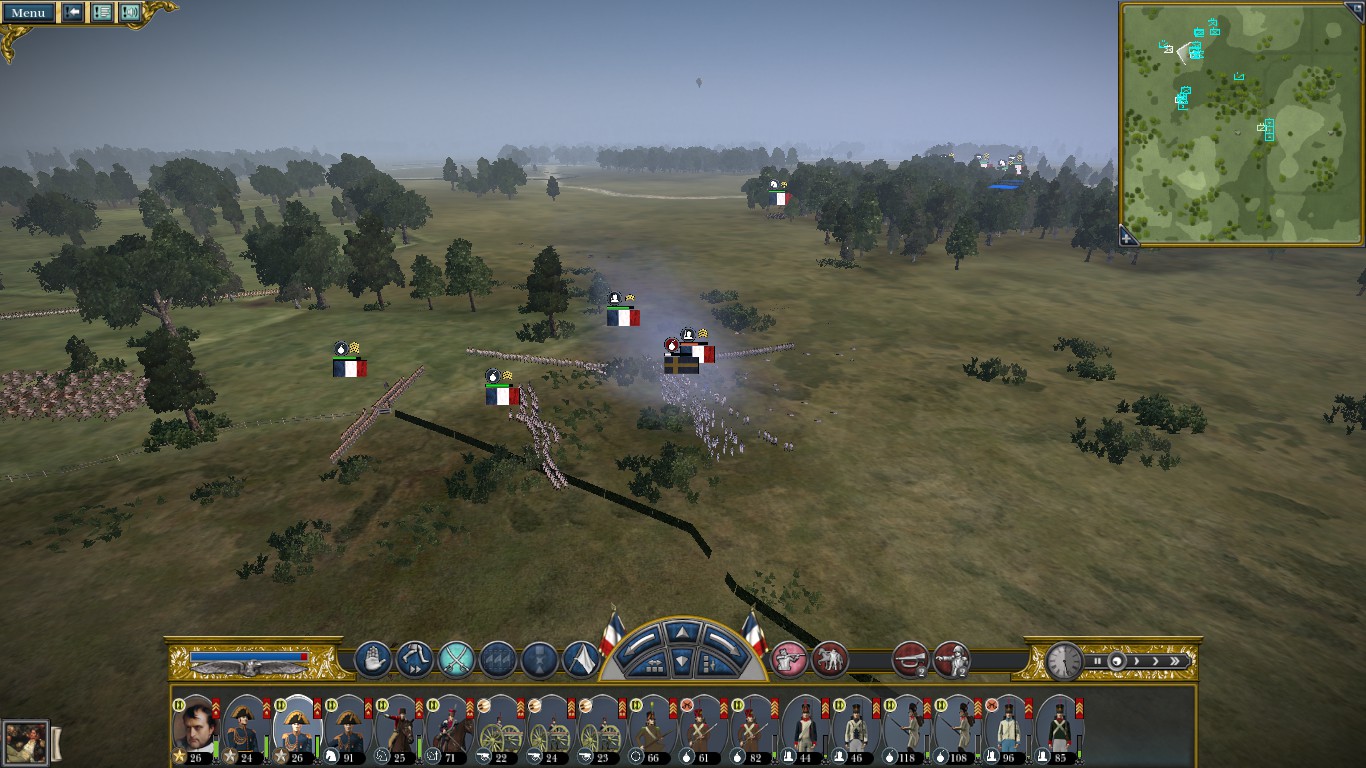Click the battlefield minimap

(x=1241, y=122)
